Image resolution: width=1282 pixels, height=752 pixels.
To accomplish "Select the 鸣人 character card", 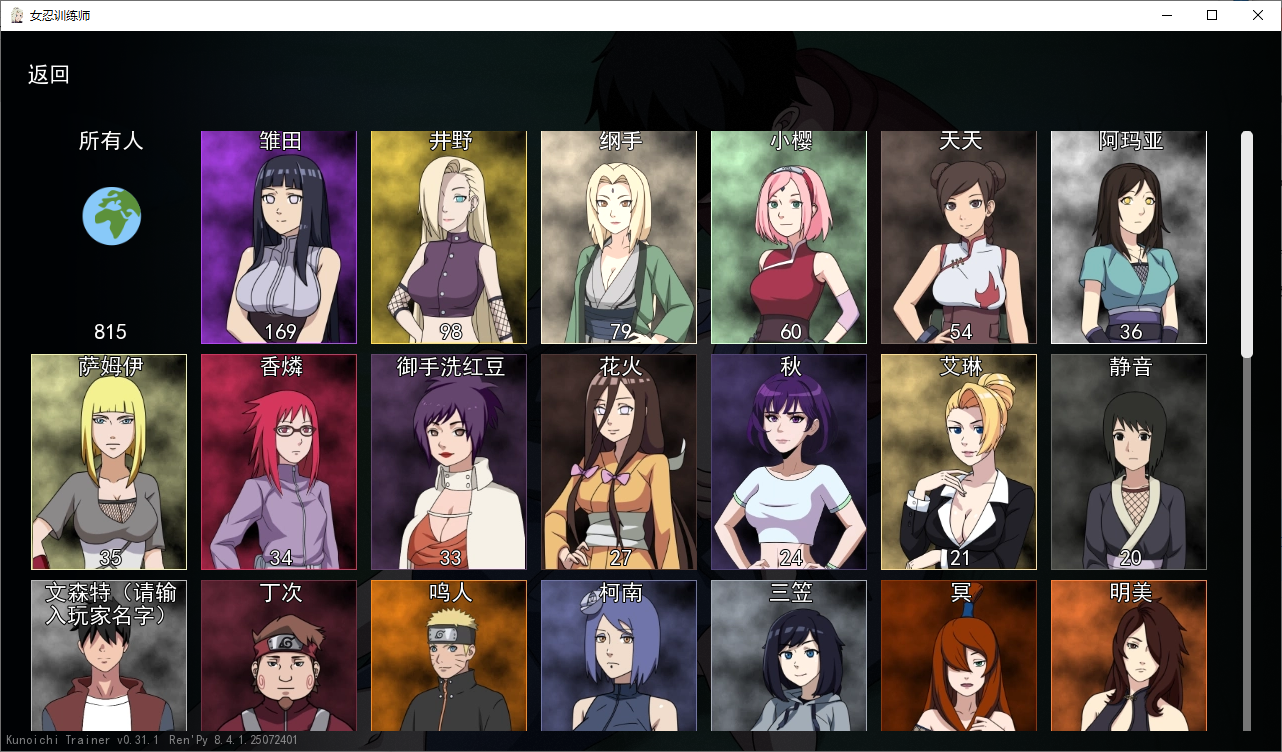I will [x=449, y=660].
